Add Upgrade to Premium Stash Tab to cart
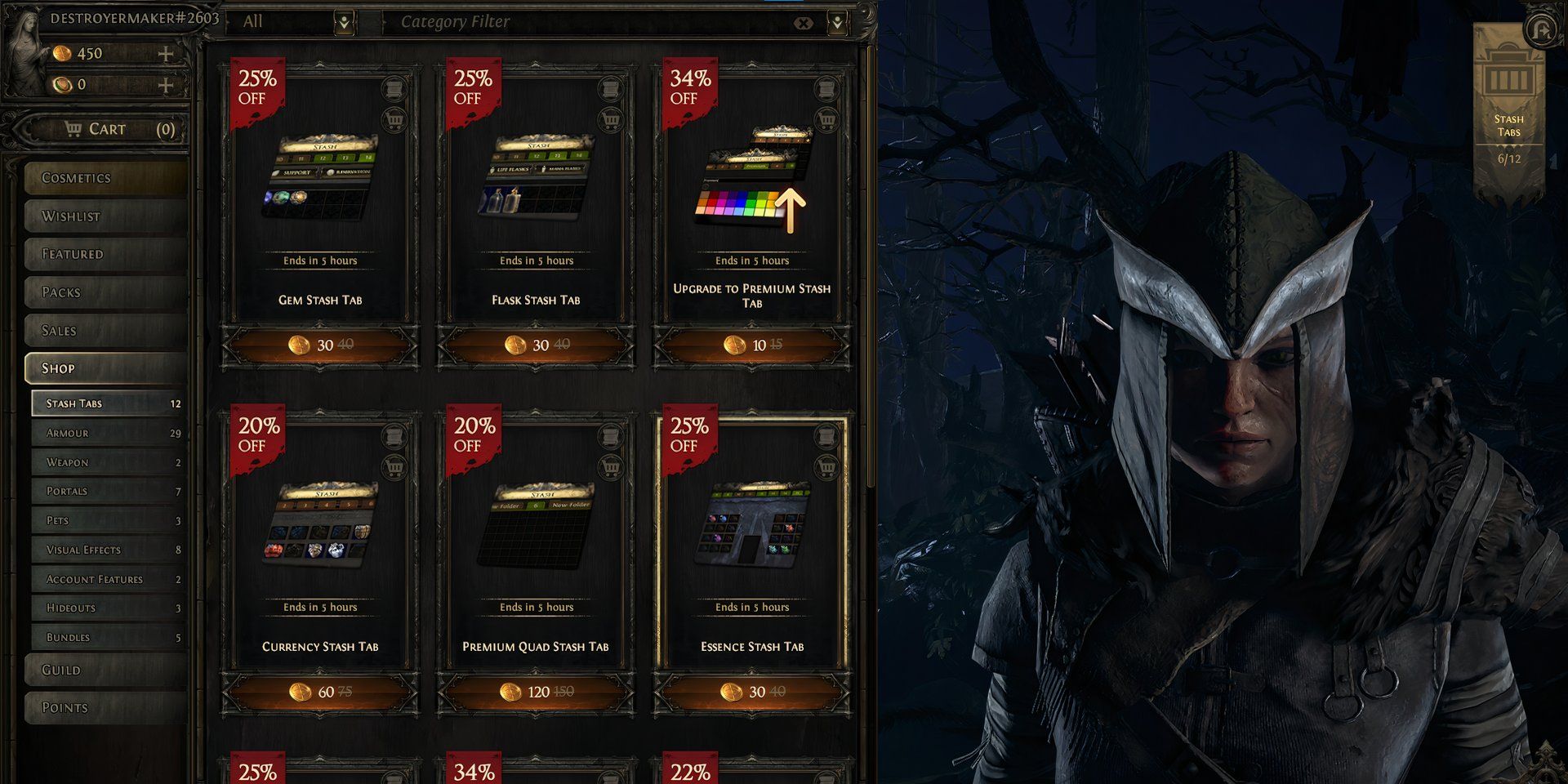This screenshot has width=1568, height=784. tap(829, 121)
